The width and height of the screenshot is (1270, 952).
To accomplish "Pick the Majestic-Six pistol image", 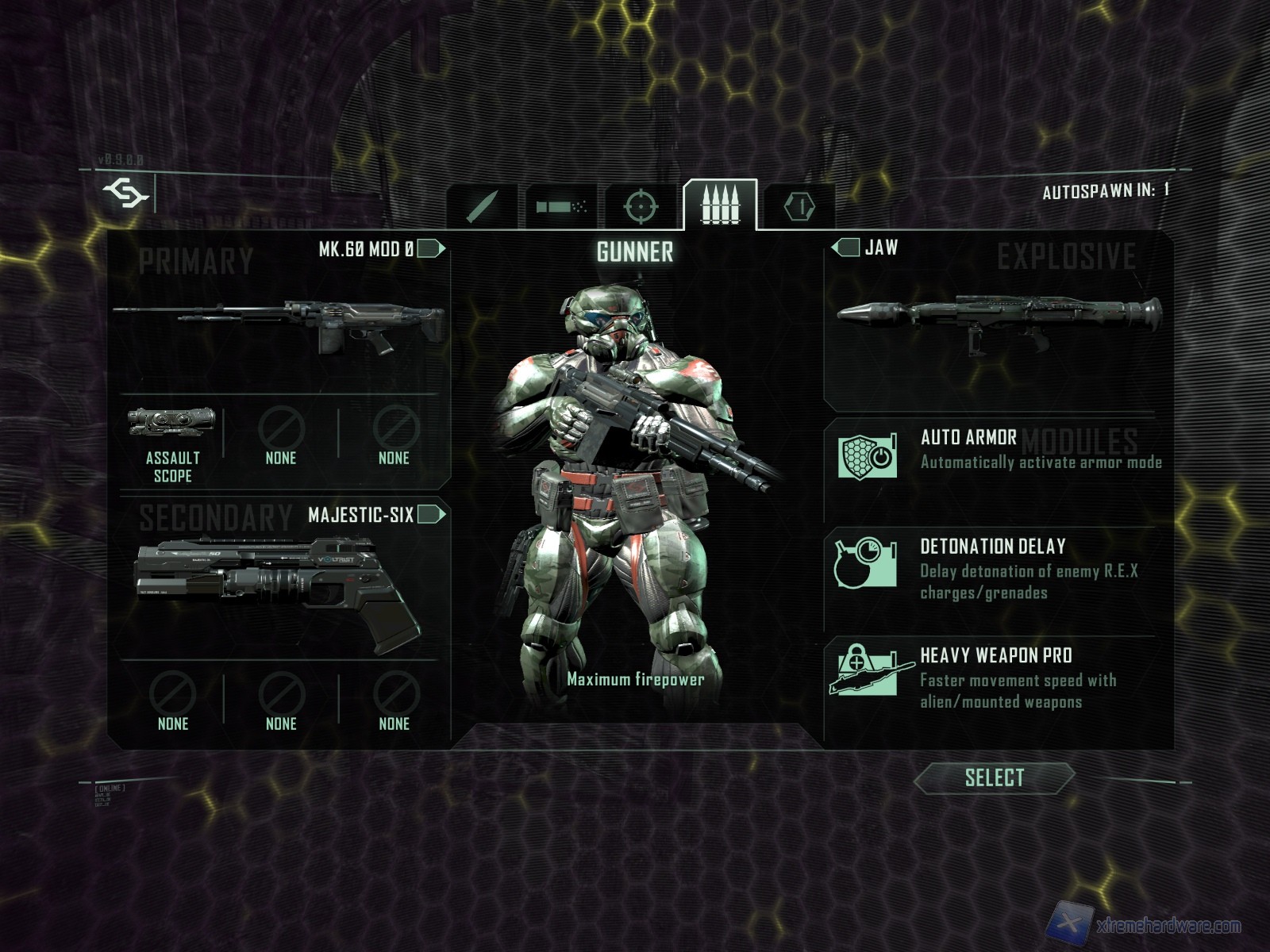I will click(278, 585).
